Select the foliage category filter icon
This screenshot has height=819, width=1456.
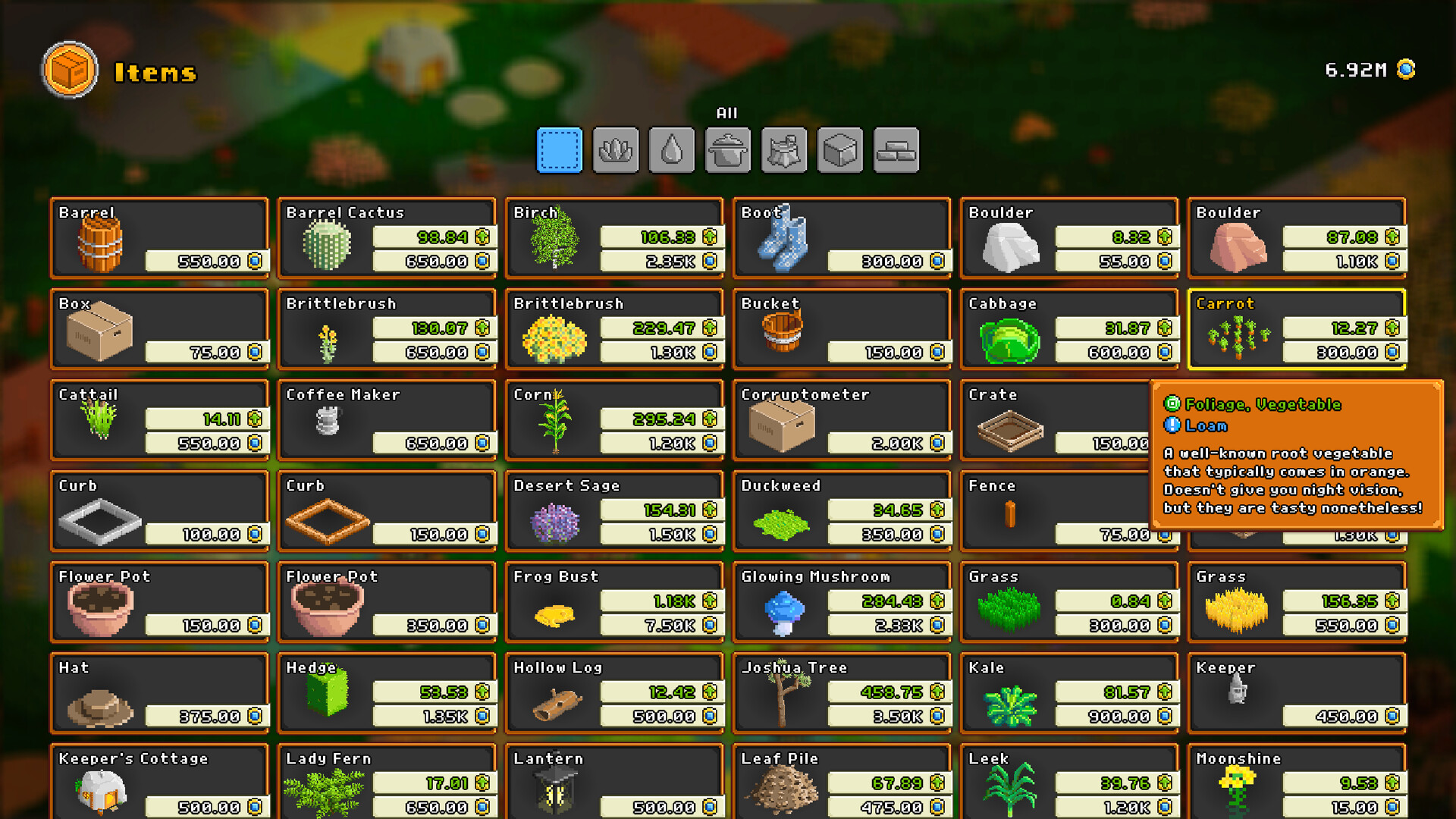tap(615, 149)
